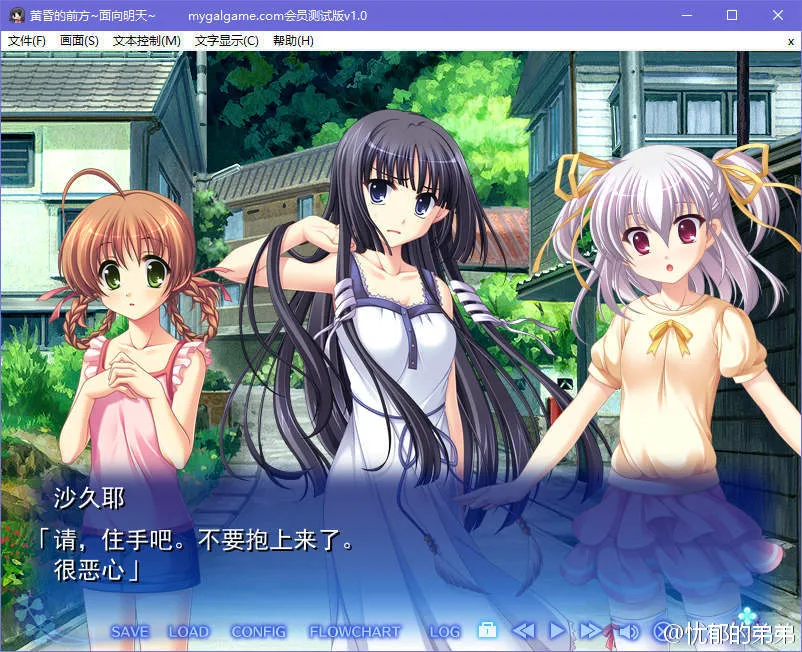Open the 文字显示(C) menu
Image resolution: width=802 pixels, height=652 pixels.
click(227, 41)
